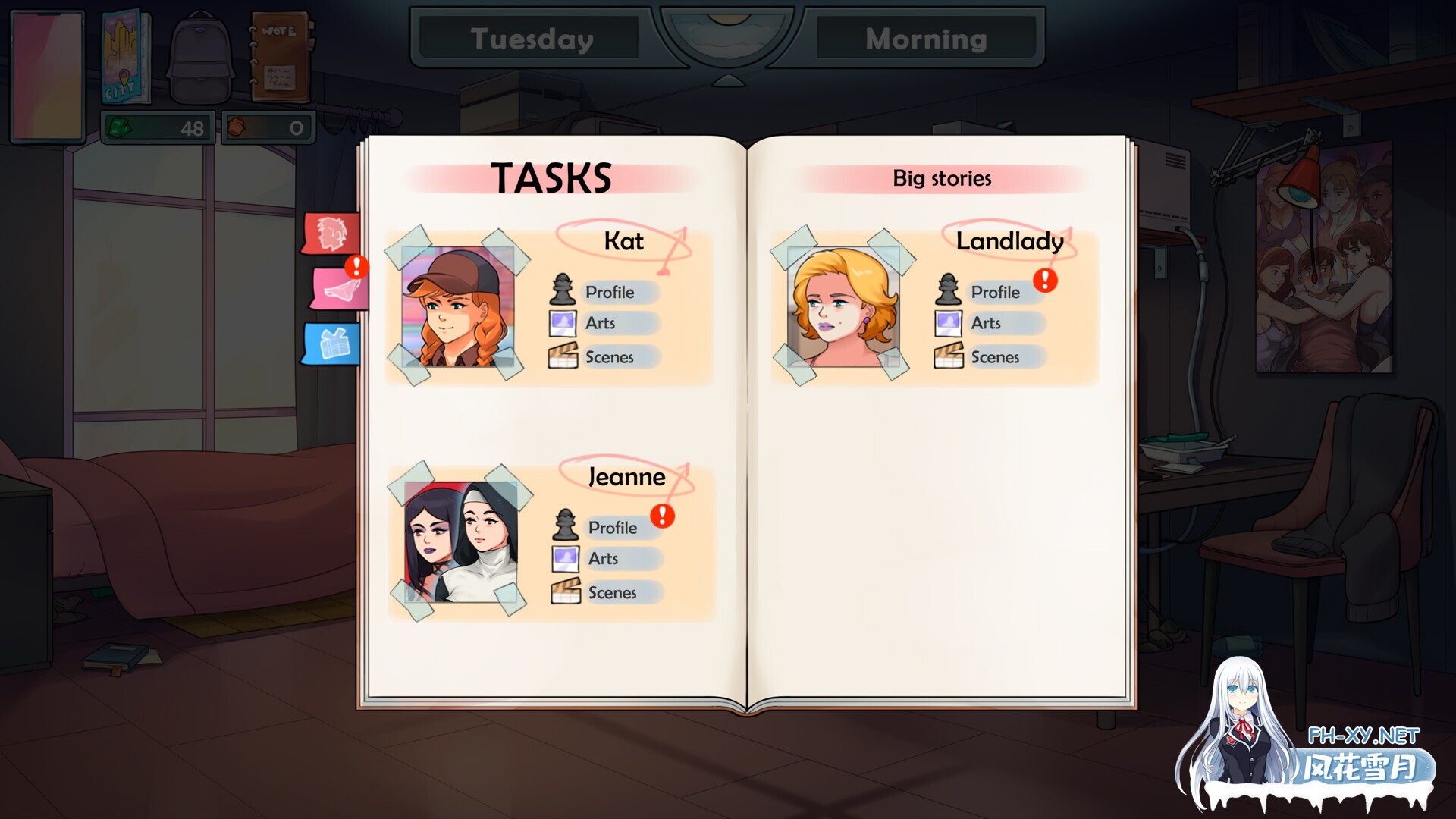The width and height of the screenshot is (1456, 819).
Task: Open Jeanne's Profile page
Action: click(x=612, y=528)
